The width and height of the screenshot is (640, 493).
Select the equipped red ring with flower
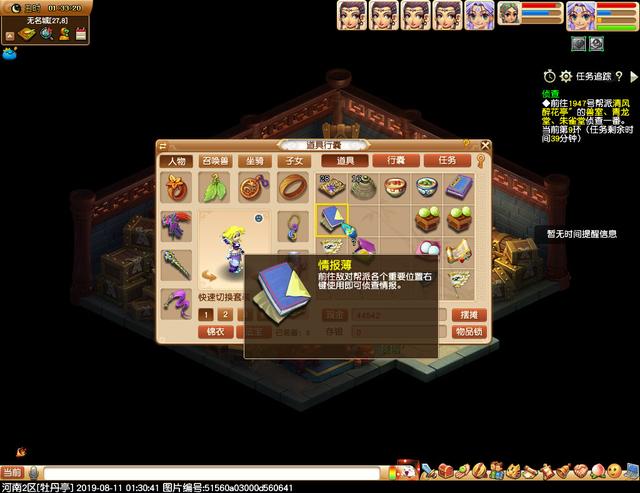(176, 187)
